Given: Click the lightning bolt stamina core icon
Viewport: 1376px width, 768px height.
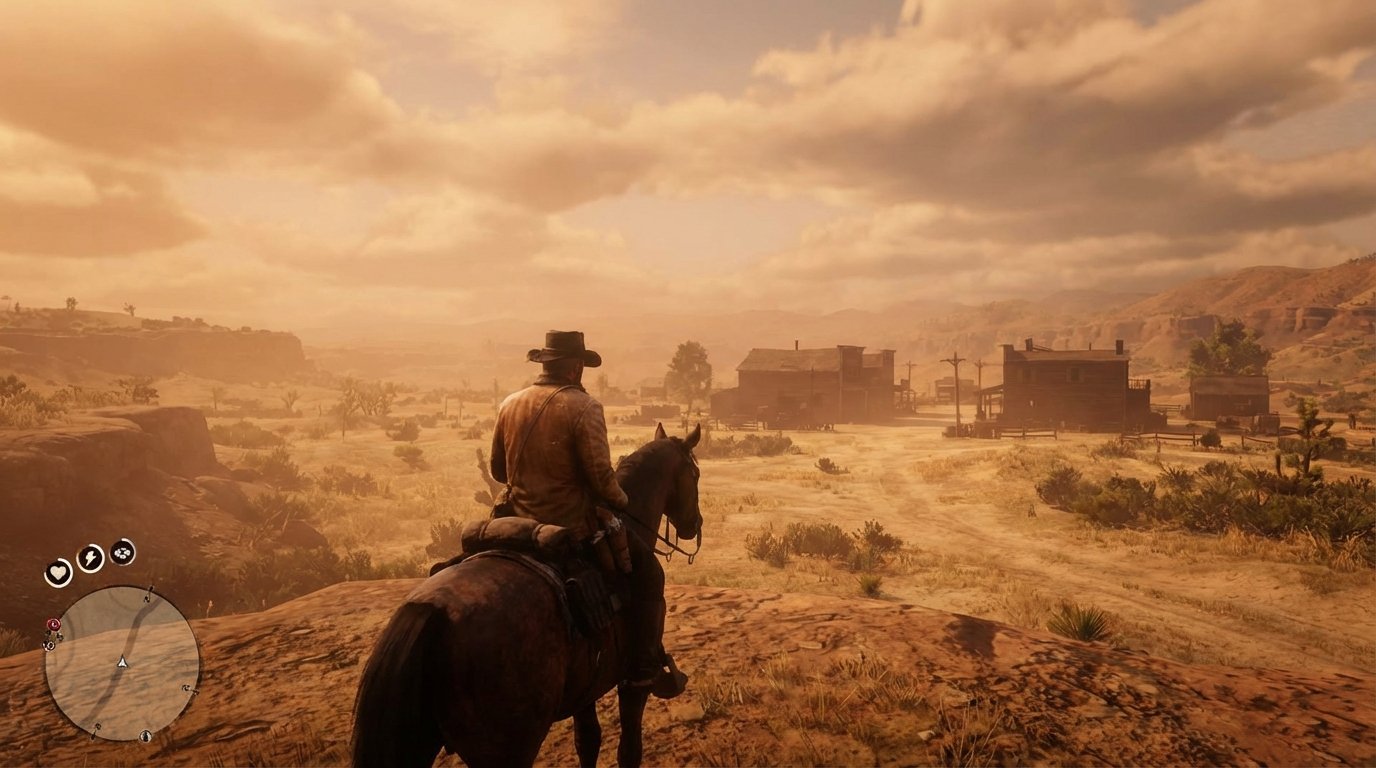Looking at the screenshot, I should tap(90, 557).
